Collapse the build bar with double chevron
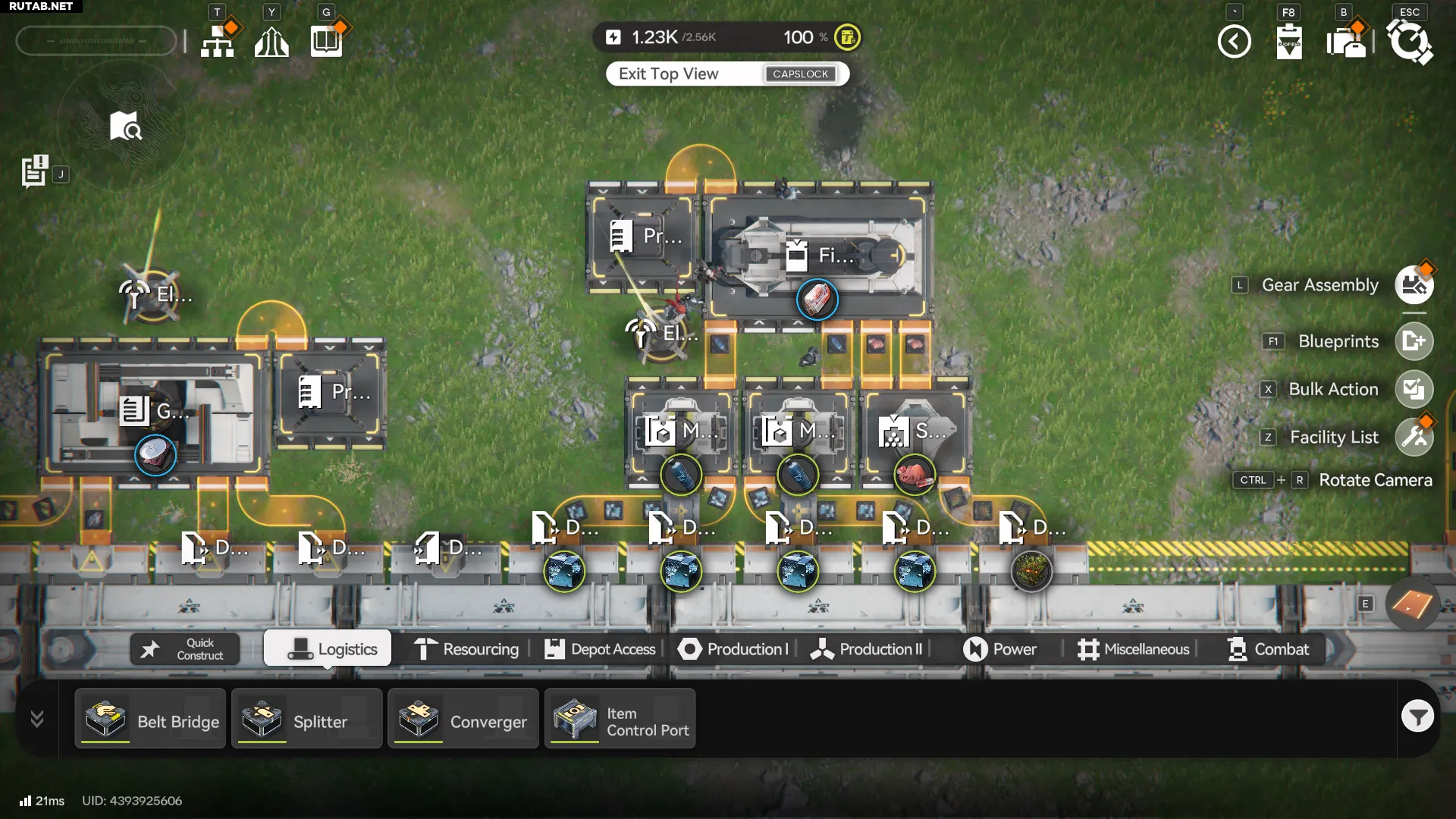 click(36, 718)
